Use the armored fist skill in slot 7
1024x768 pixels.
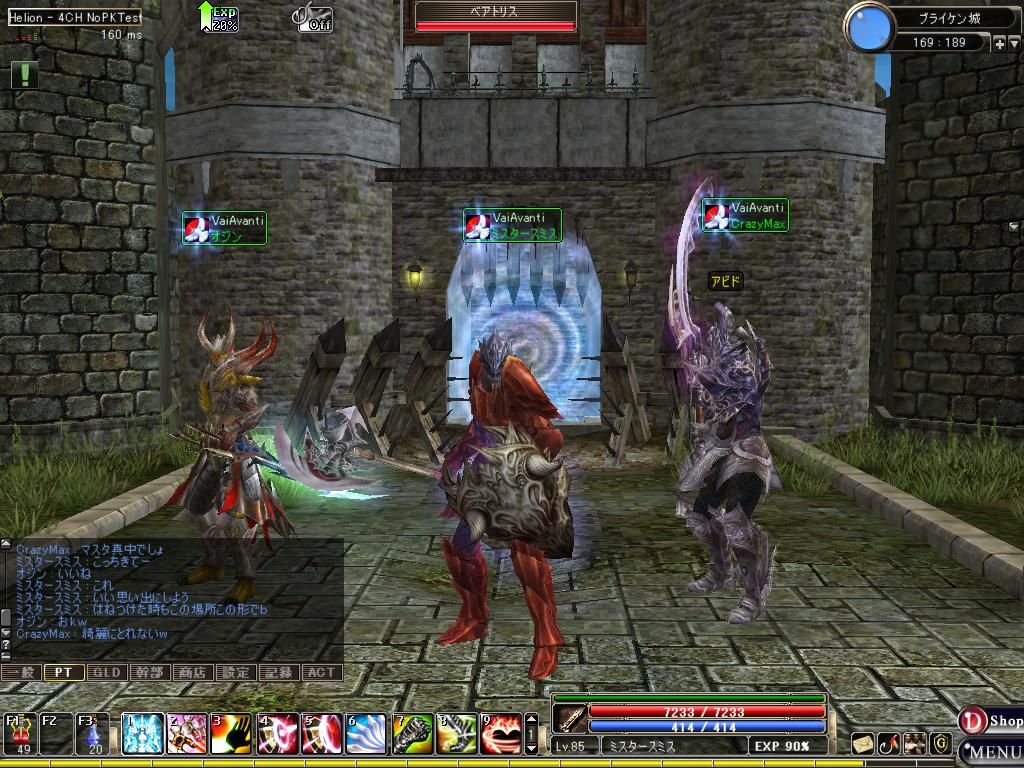tap(411, 734)
